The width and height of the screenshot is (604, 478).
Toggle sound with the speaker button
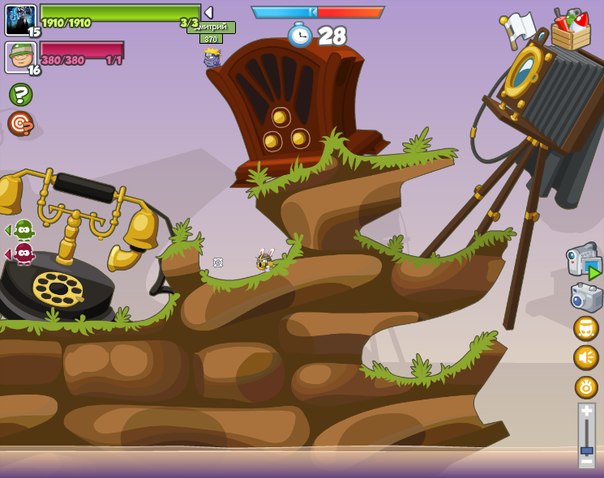(586, 357)
